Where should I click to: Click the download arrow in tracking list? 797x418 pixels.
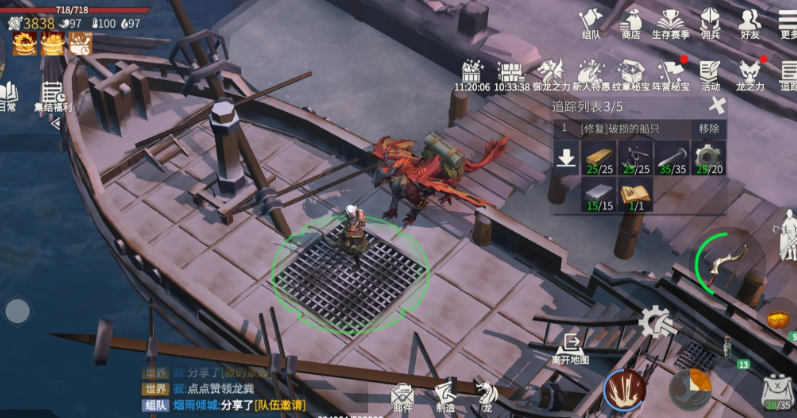(x=567, y=157)
